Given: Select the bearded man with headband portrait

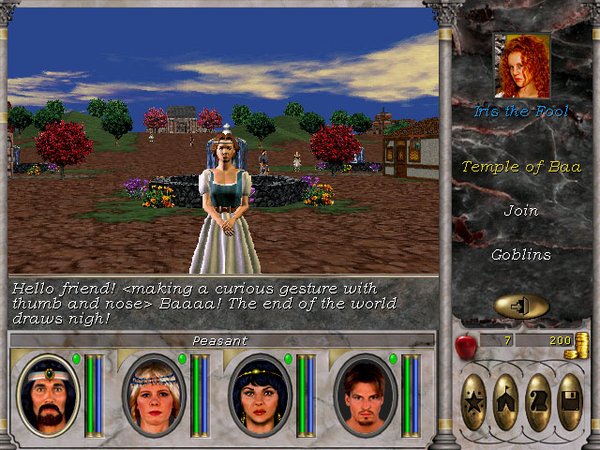Looking at the screenshot, I should [x=47, y=395].
